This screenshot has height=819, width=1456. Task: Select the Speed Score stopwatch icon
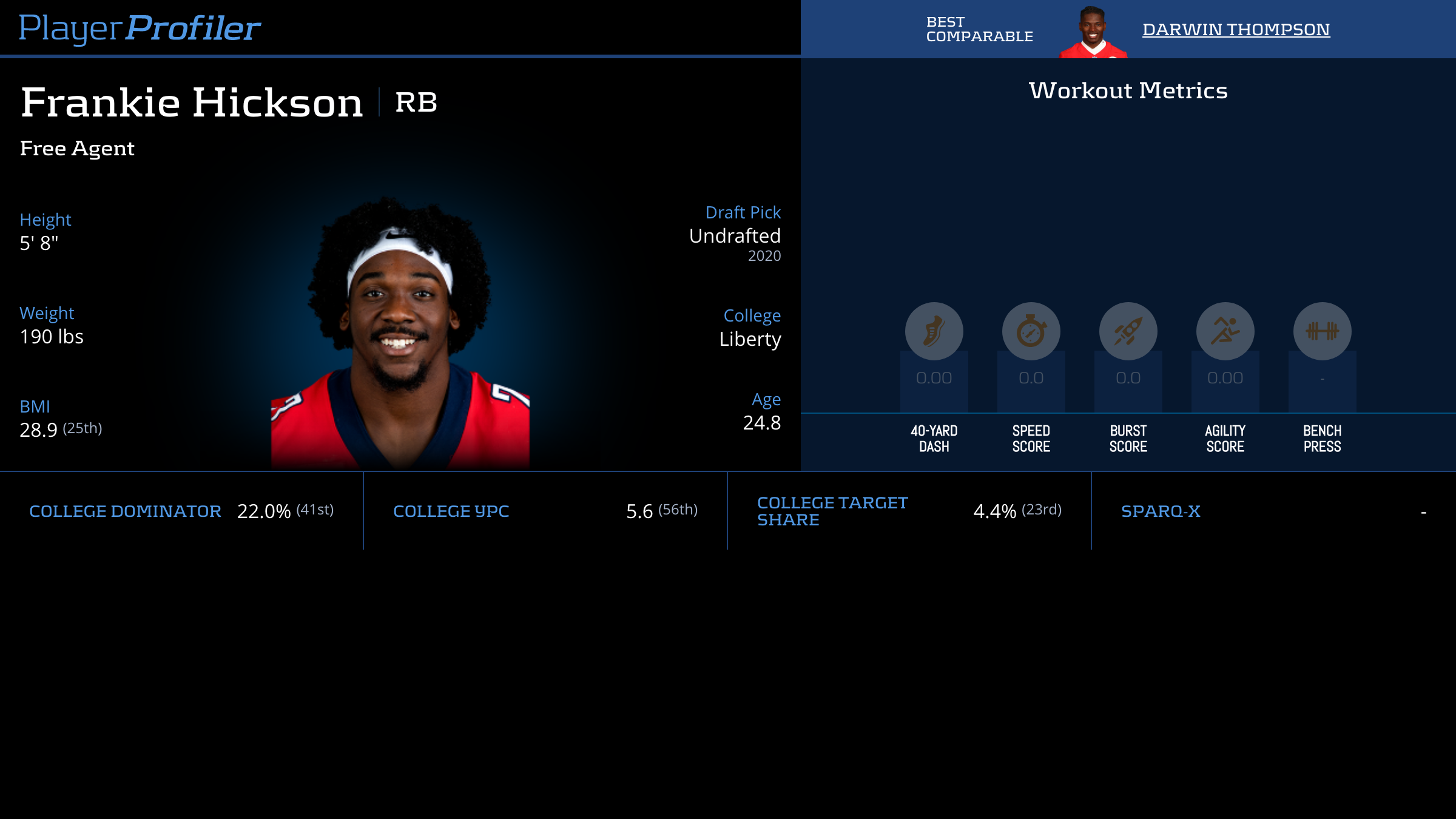point(1031,331)
